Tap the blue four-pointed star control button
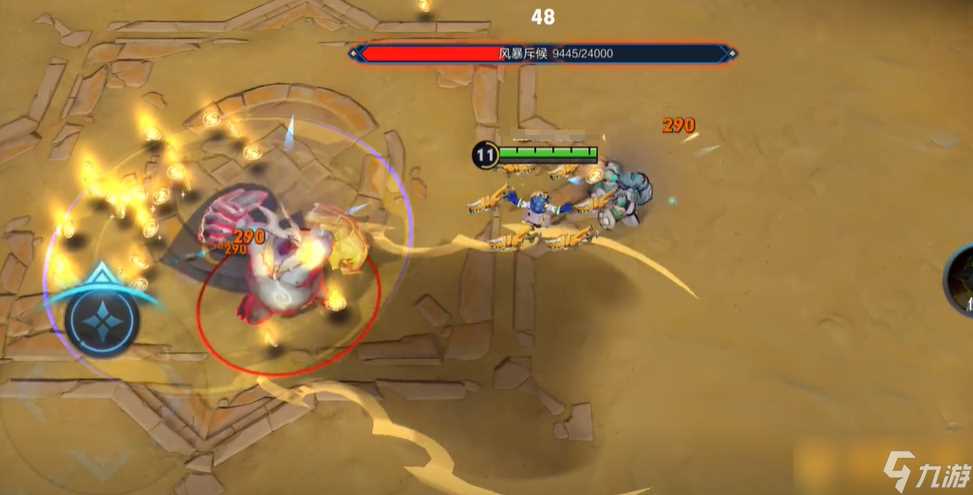The width and height of the screenshot is (973, 495). [101, 320]
